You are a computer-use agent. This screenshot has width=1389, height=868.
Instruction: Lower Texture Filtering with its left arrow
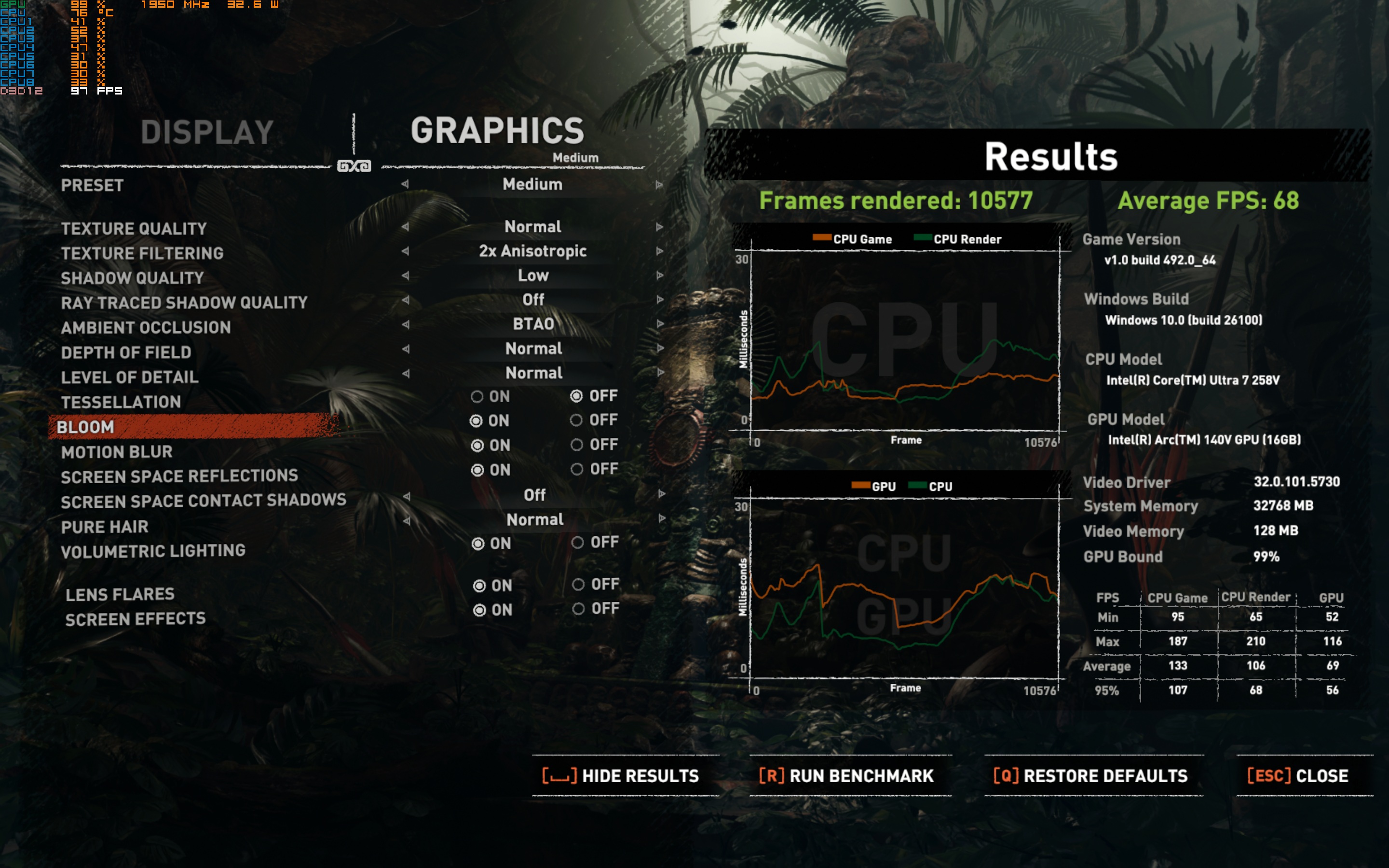click(405, 251)
